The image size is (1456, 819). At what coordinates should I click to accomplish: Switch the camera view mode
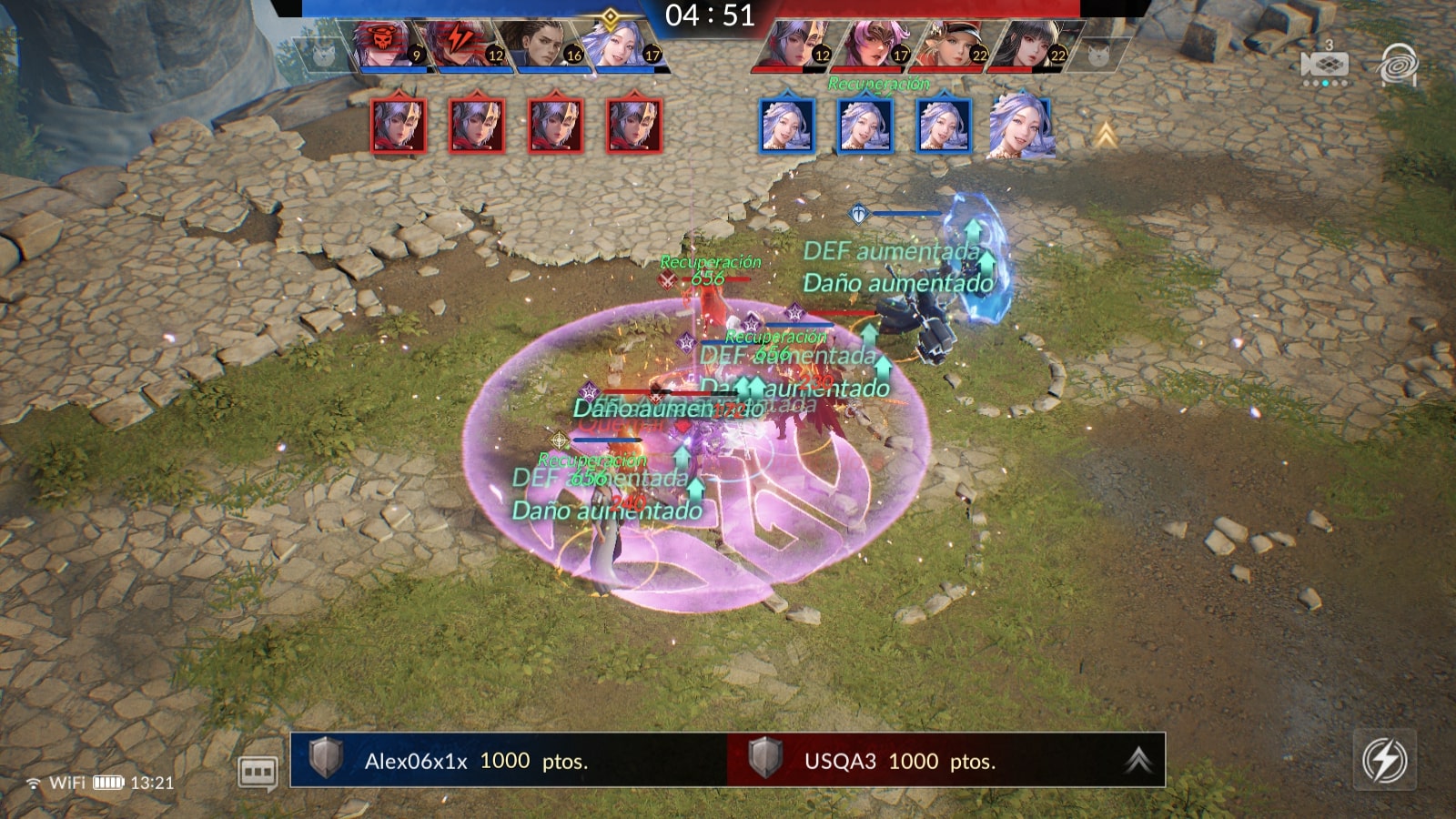coord(1324,66)
